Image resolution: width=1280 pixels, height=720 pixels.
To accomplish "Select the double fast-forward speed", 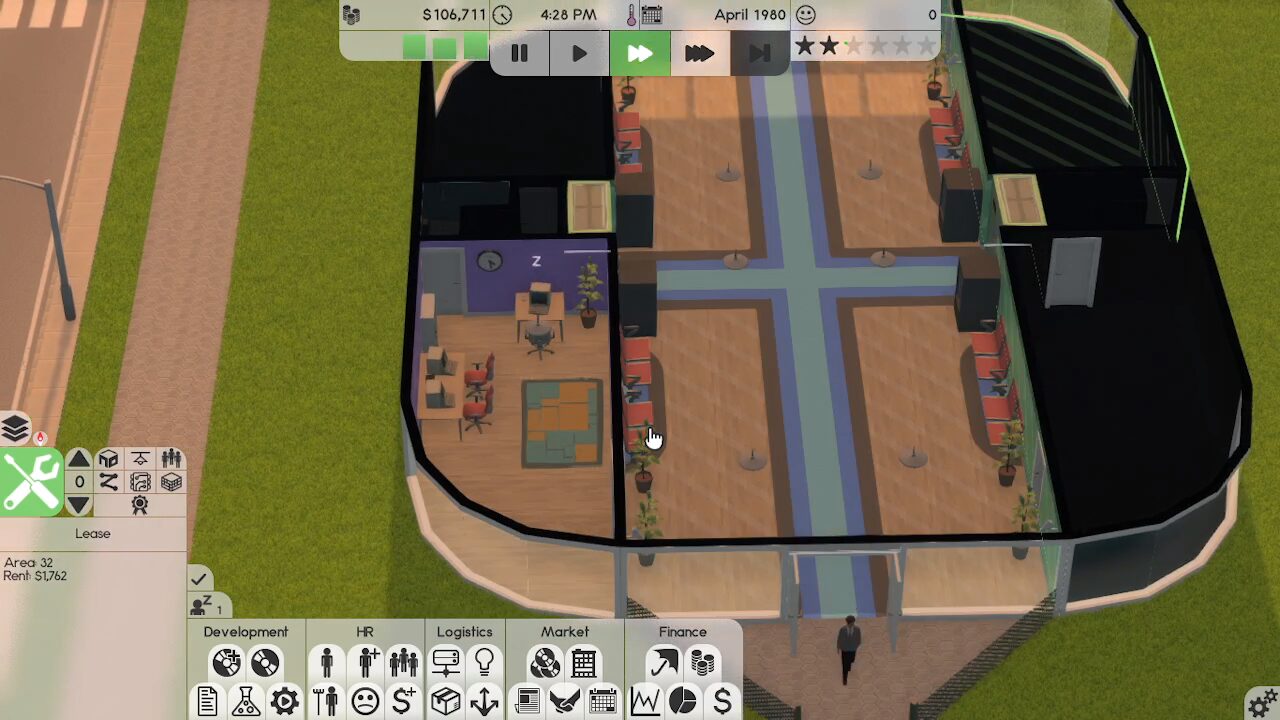I will [640, 53].
